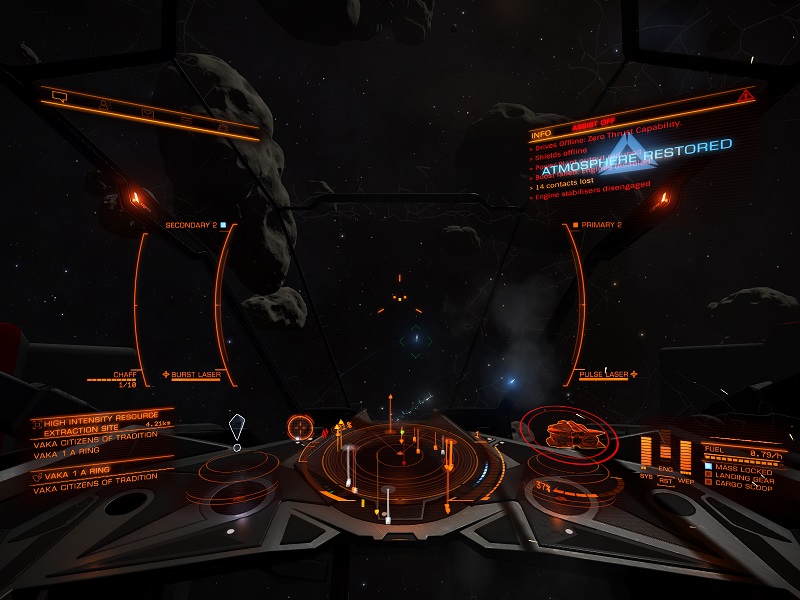Click the WEP power distributor bar

coord(685,452)
